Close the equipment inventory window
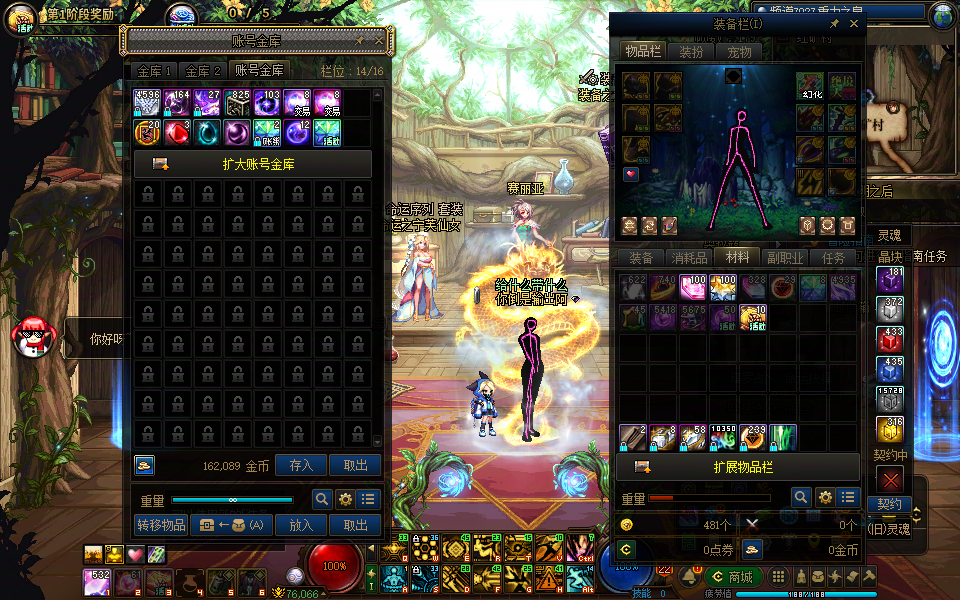The width and height of the screenshot is (960, 600). coord(853,23)
